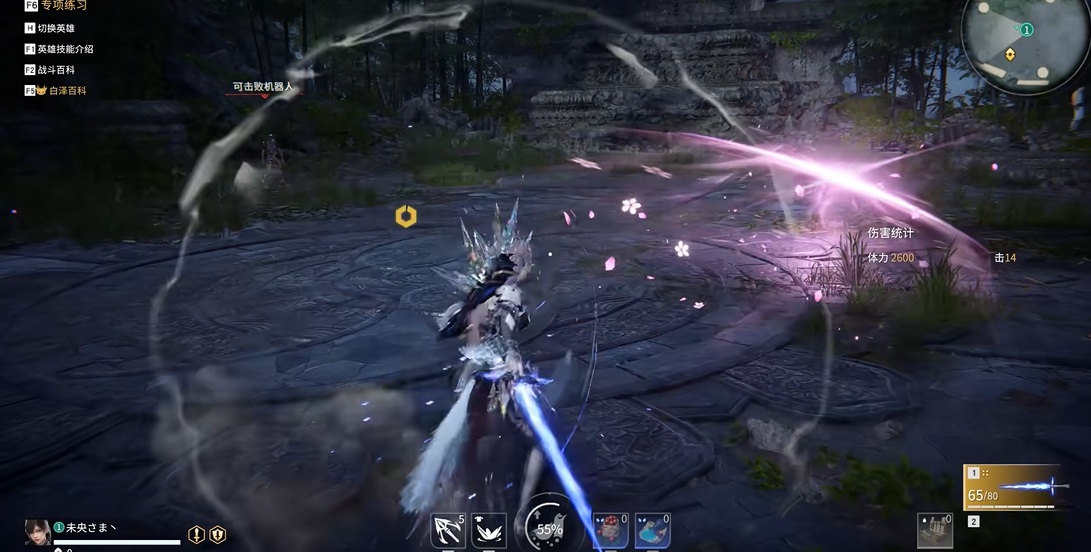Image resolution: width=1091 pixels, height=552 pixels.
Task: Click the 55% circular energy gauge
Action: [x=548, y=527]
